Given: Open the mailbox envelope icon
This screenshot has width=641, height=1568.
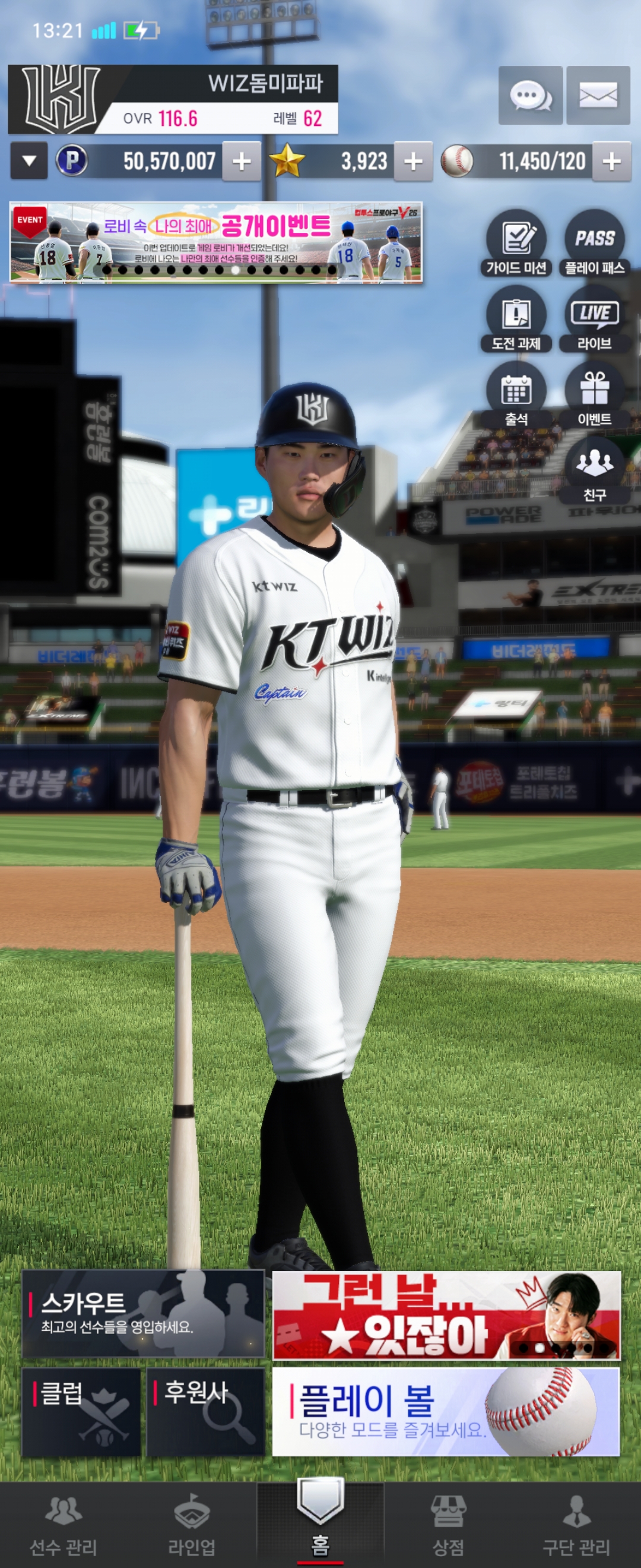Looking at the screenshot, I should (x=598, y=96).
